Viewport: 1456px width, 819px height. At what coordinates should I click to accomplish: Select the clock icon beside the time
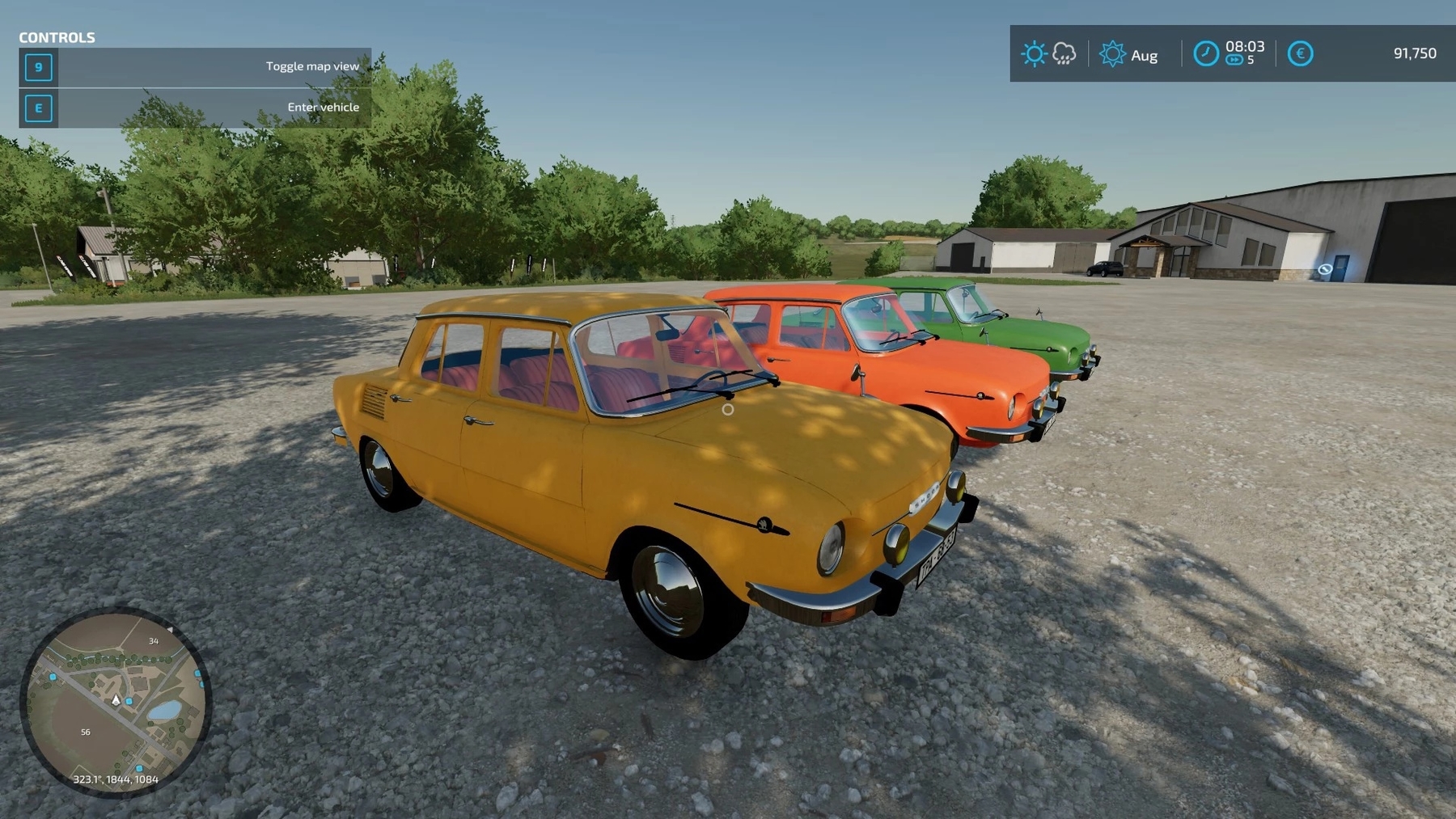1205,54
